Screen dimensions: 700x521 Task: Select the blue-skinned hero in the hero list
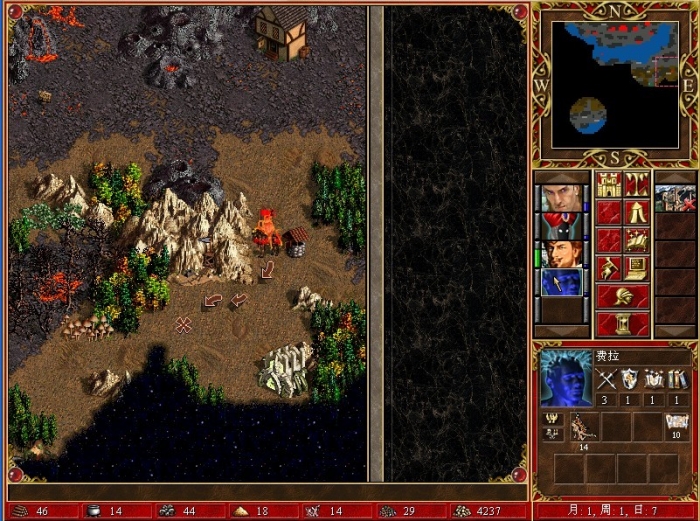[563, 283]
